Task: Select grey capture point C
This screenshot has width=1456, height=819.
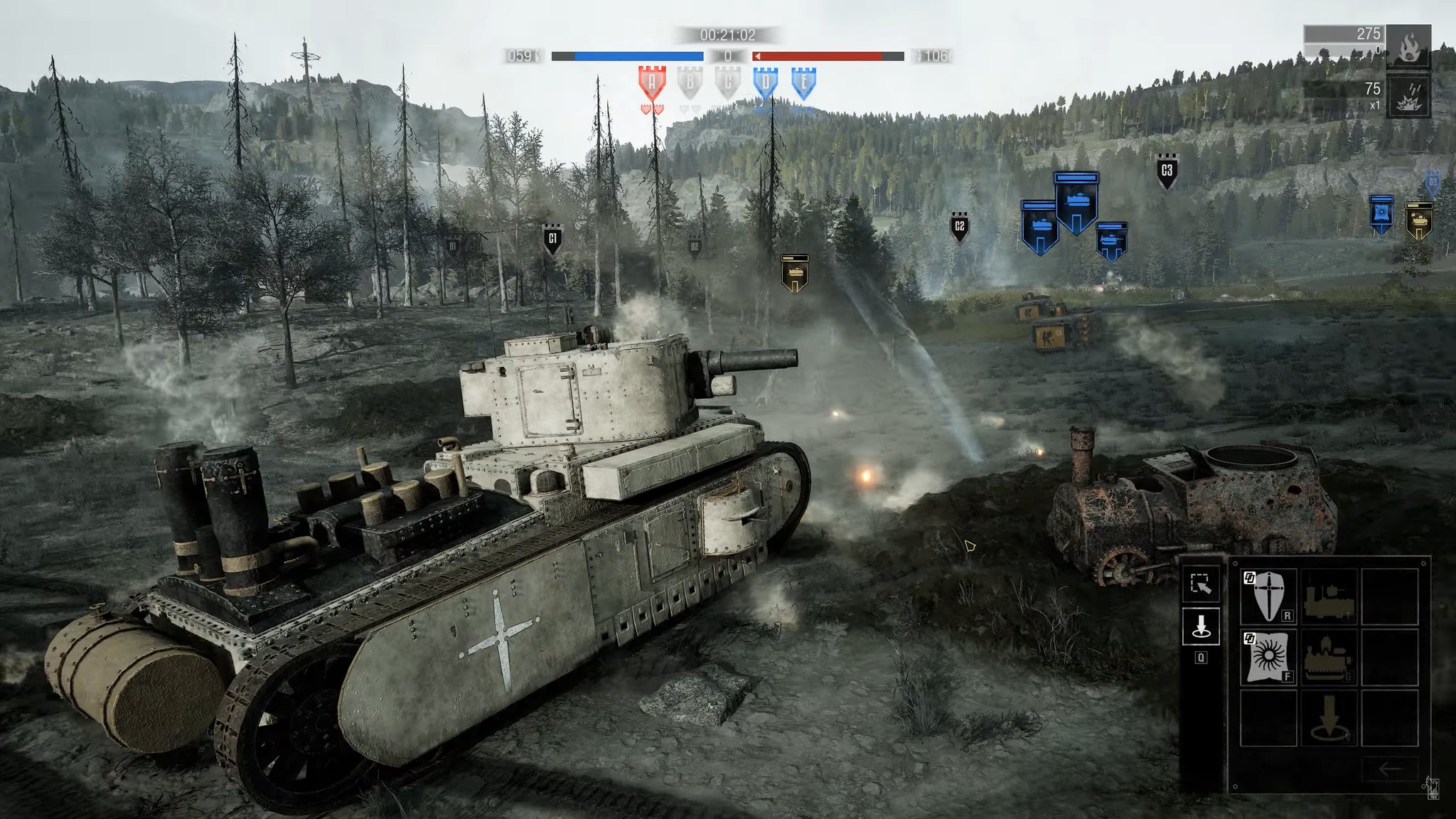Action: pos(727,83)
